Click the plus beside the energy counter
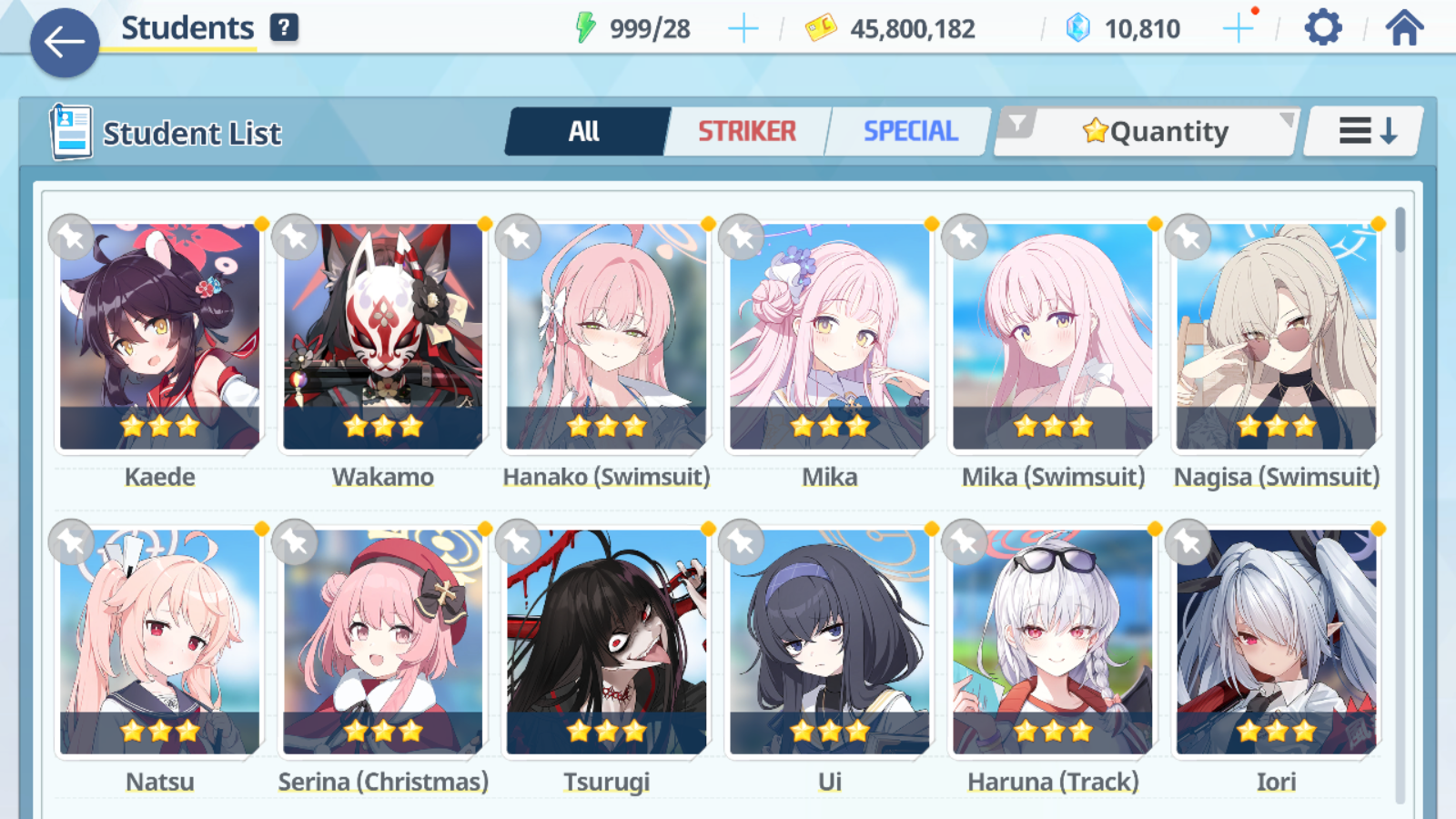 click(x=743, y=27)
